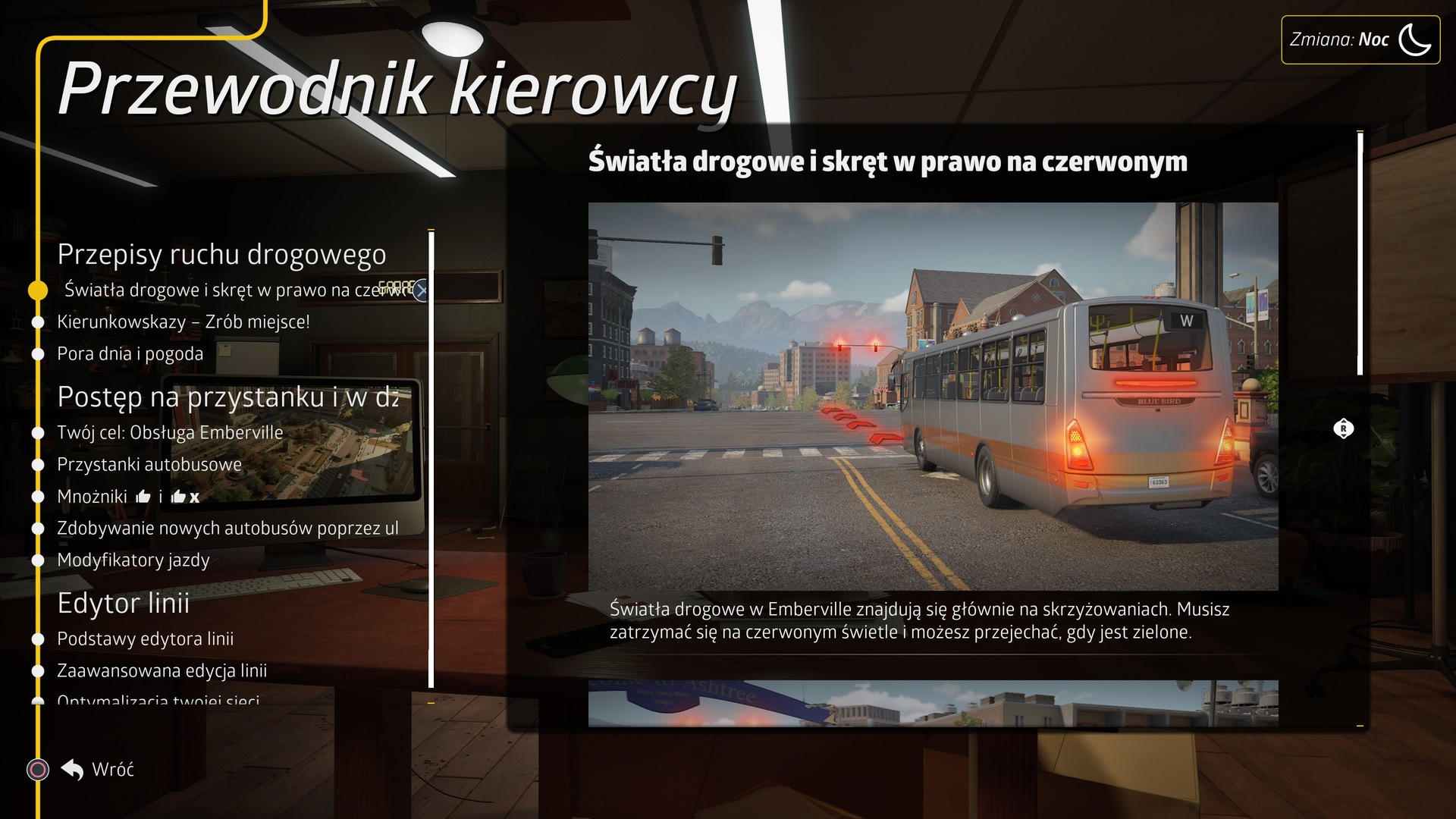Viewport: 1456px width, 819px height.
Task: Open the Podstawy edytora linii topic
Action: [x=146, y=639]
